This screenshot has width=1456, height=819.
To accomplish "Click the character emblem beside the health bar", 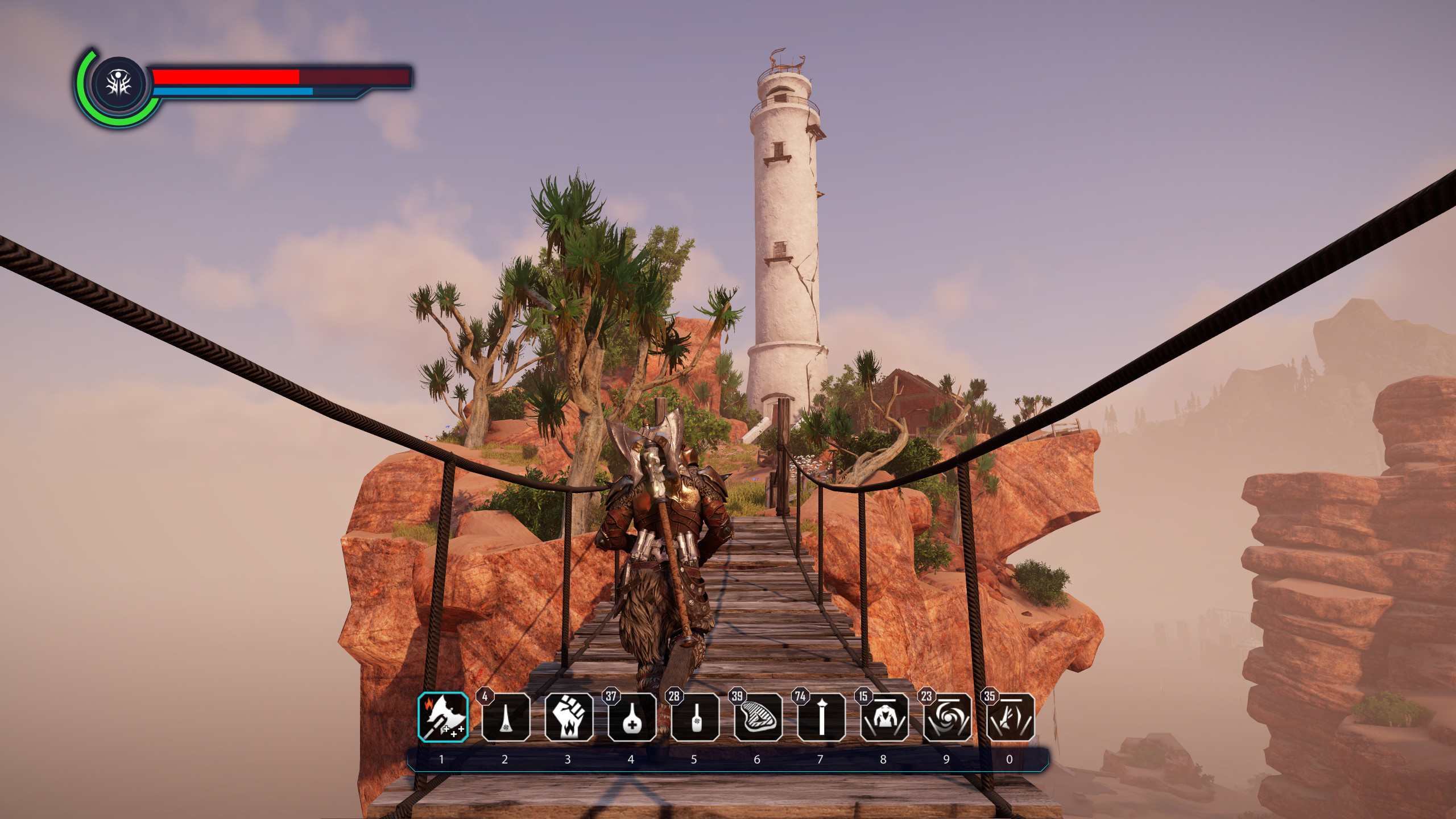I will [x=119, y=84].
